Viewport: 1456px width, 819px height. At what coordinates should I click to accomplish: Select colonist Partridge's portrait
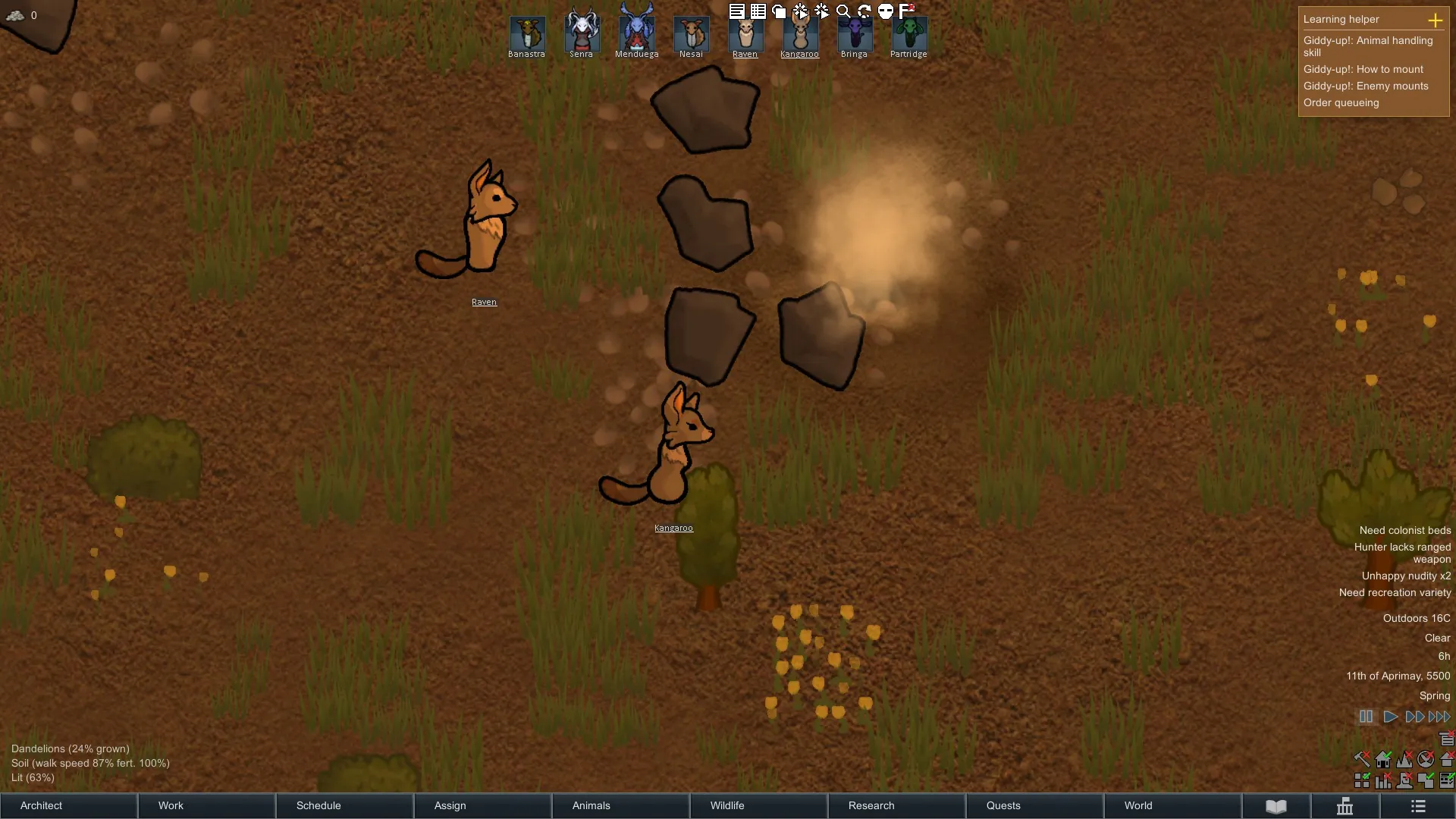coord(908,33)
